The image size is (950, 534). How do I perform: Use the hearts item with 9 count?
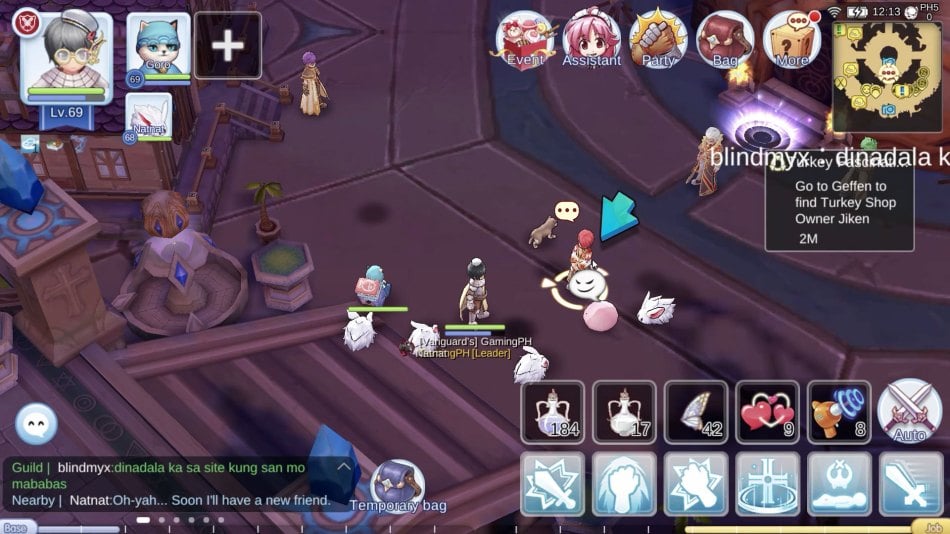click(x=768, y=411)
